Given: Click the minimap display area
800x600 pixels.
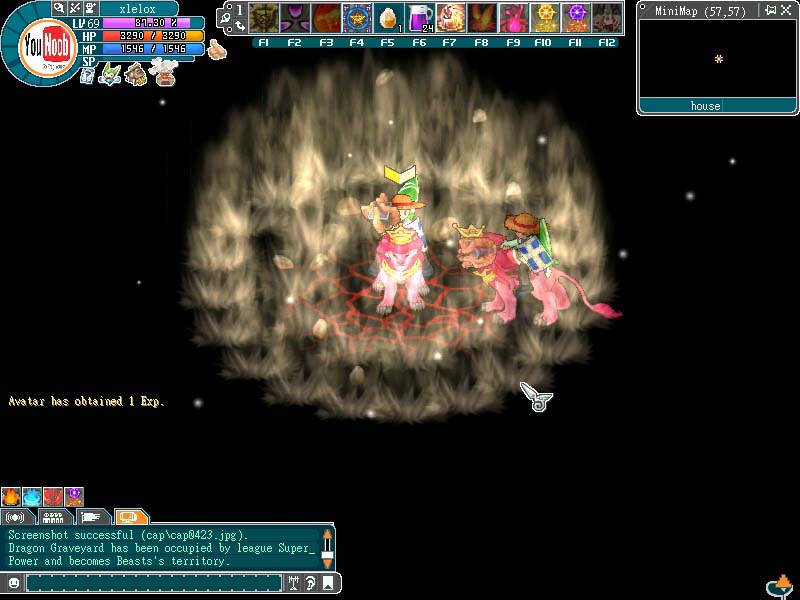Looking at the screenshot, I should (716, 59).
